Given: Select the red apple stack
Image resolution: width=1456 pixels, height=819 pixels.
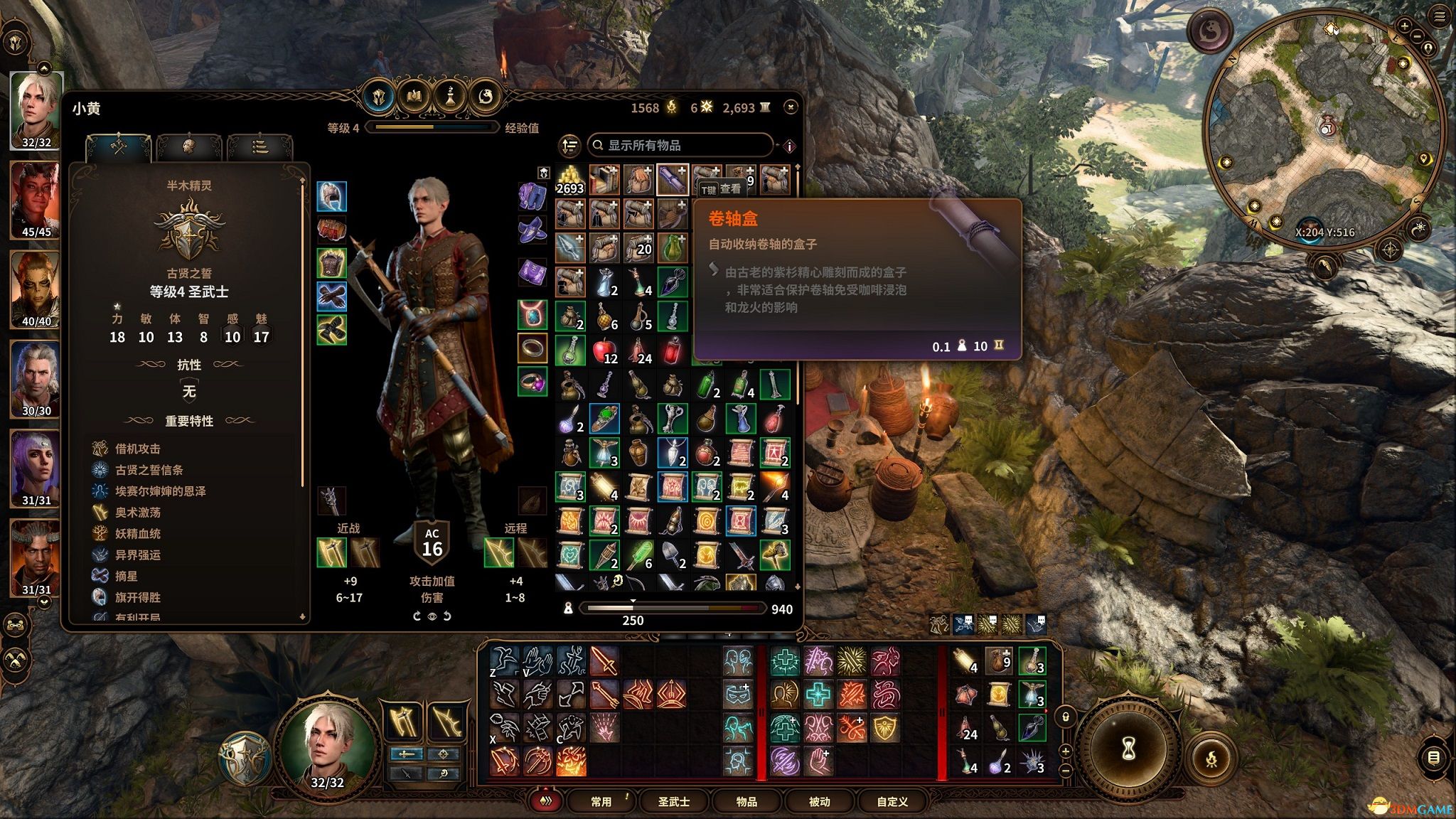Looking at the screenshot, I should click(604, 350).
